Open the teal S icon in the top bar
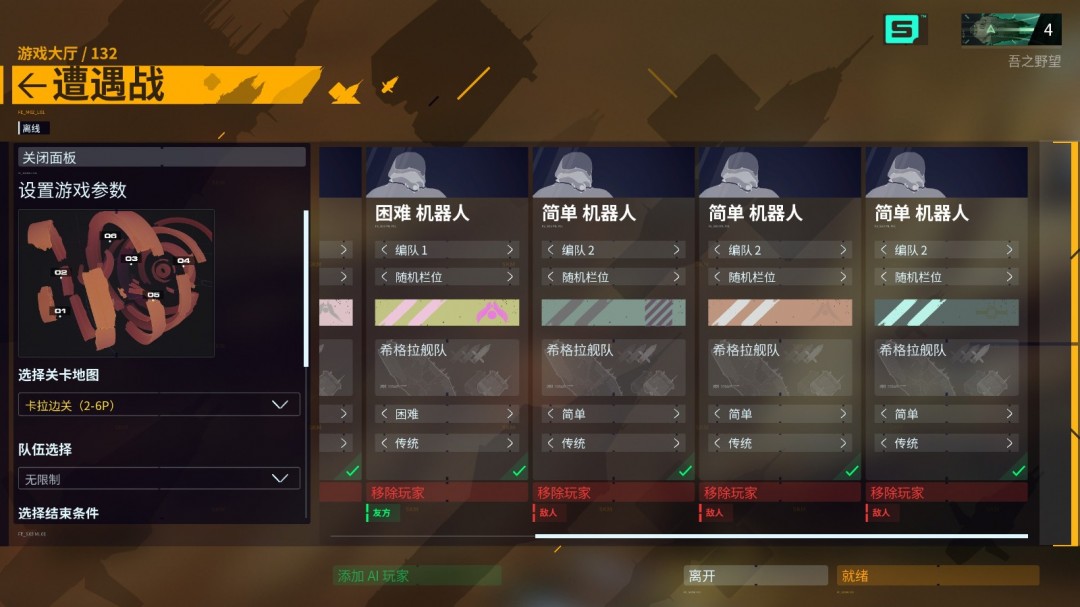This screenshot has width=1080, height=607. 903,30
